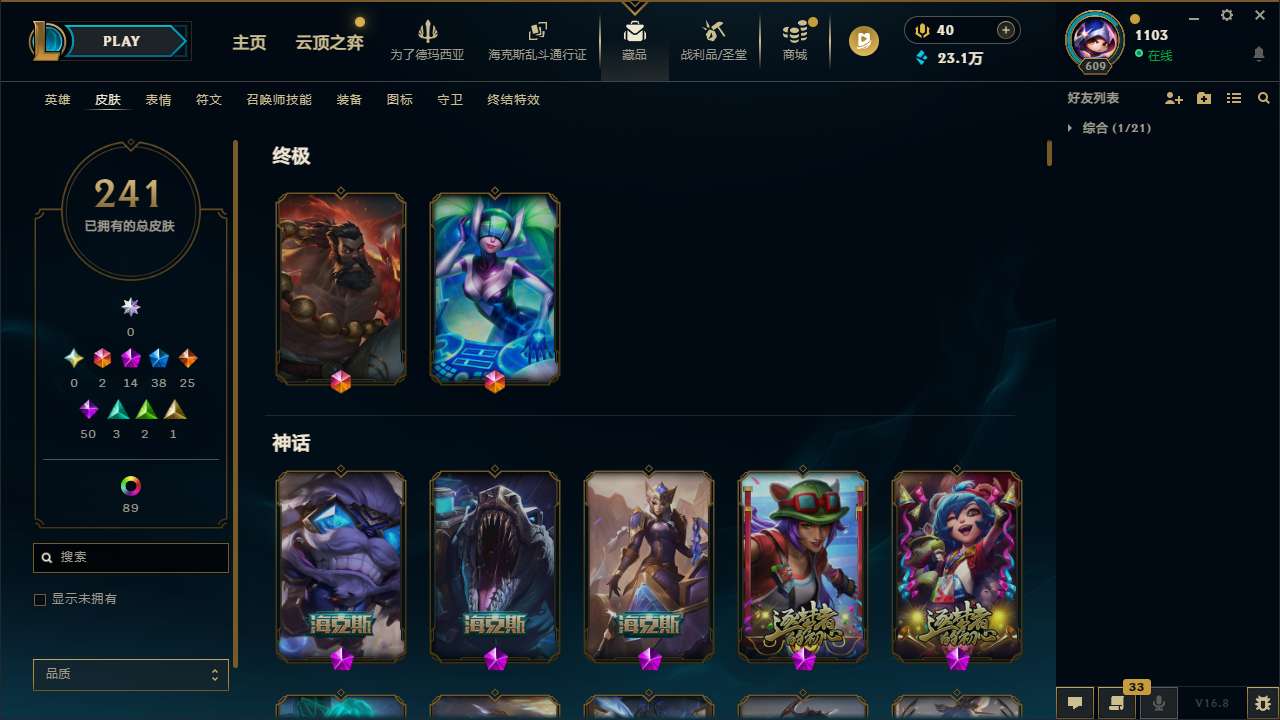Click the bug report icon
Screen dimensions: 1280x720
pos(1259,703)
